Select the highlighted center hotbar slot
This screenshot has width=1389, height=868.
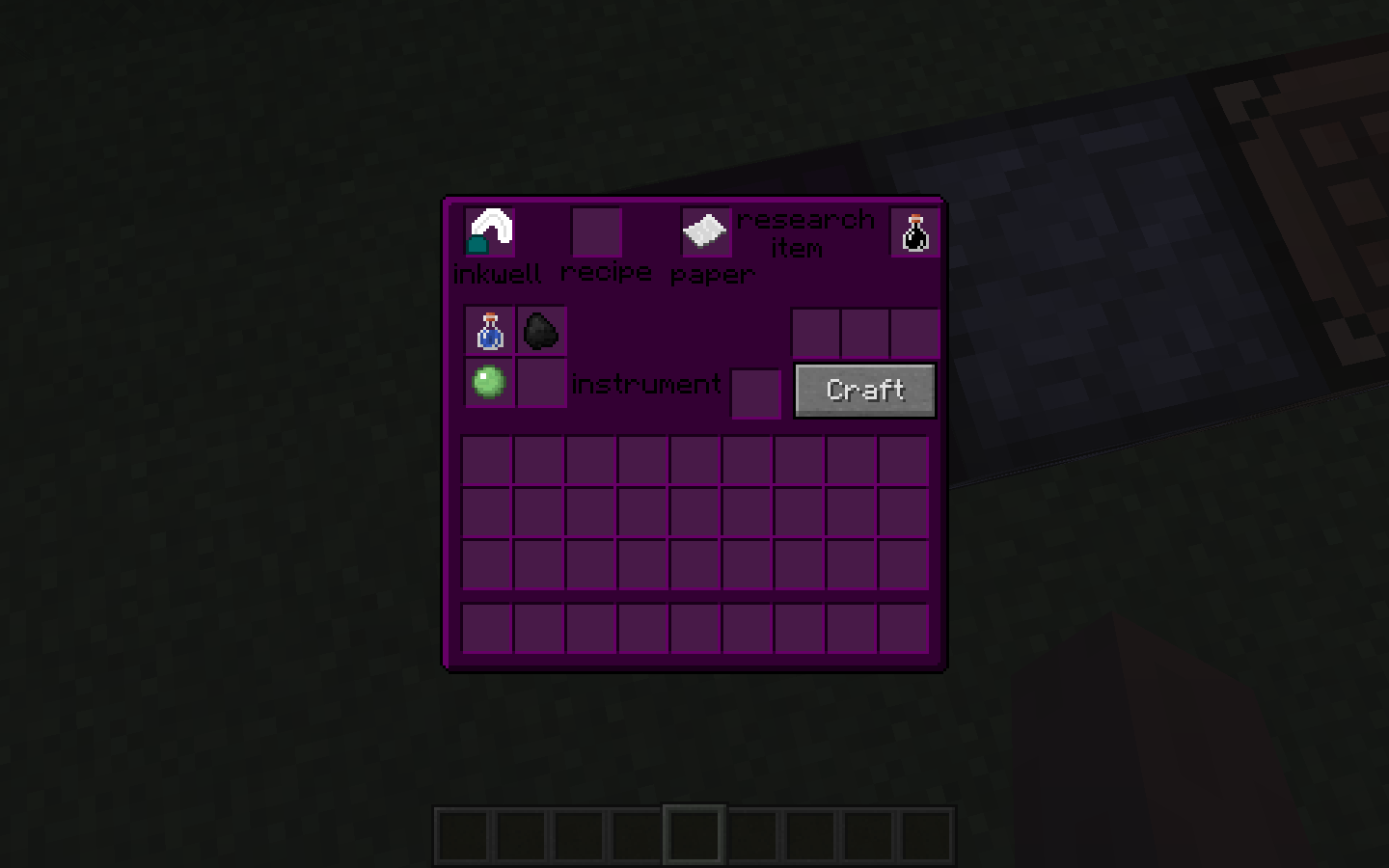pos(694,833)
